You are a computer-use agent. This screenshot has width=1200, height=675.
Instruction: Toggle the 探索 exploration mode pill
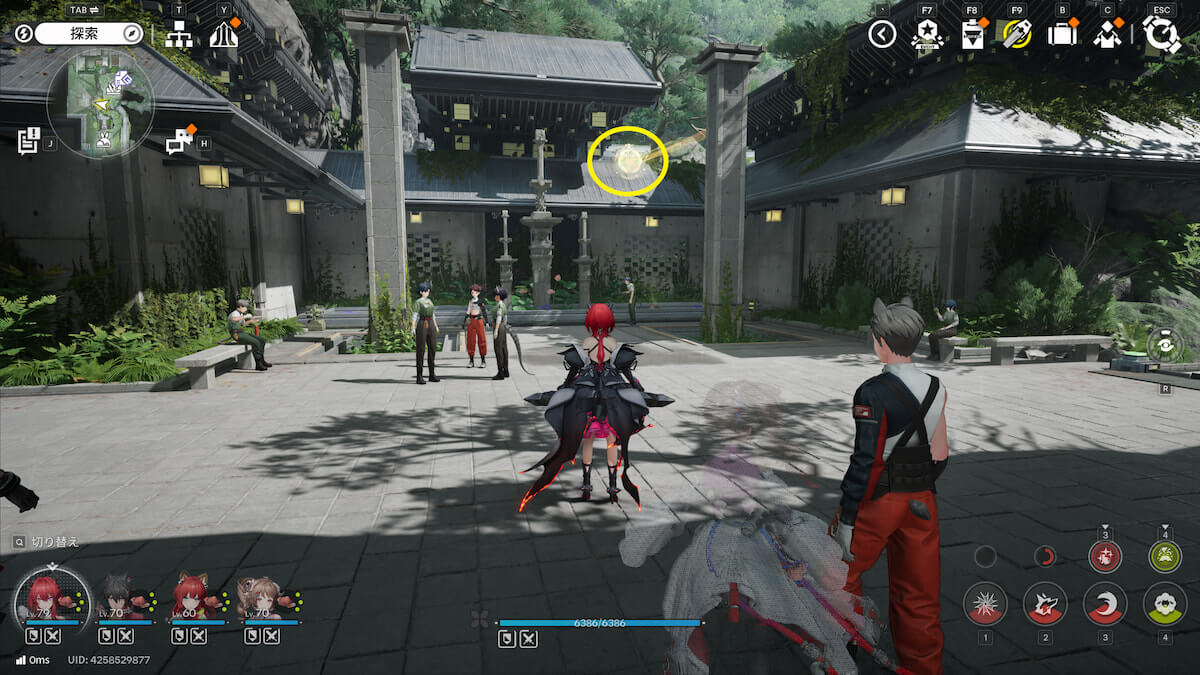[x=90, y=33]
